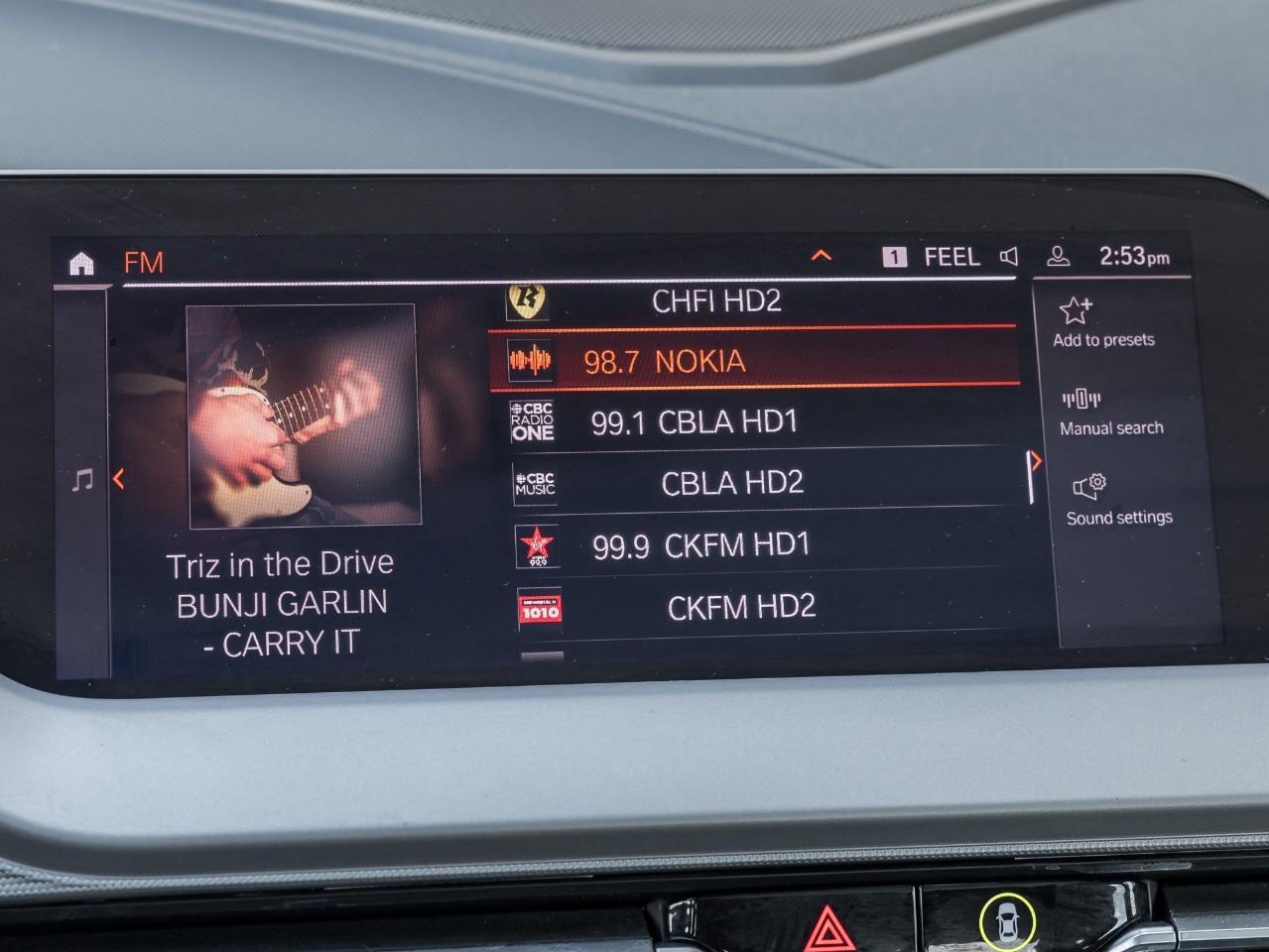The image size is (1269, 952).
Task: Click the album art thumbnail
Action: 303,415
